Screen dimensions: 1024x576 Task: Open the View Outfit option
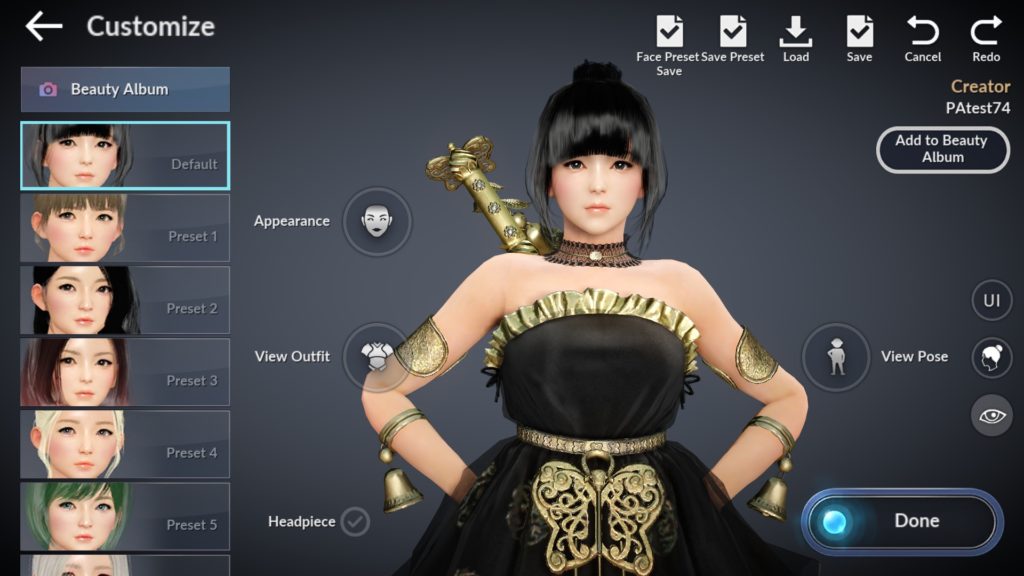[376, 356]
